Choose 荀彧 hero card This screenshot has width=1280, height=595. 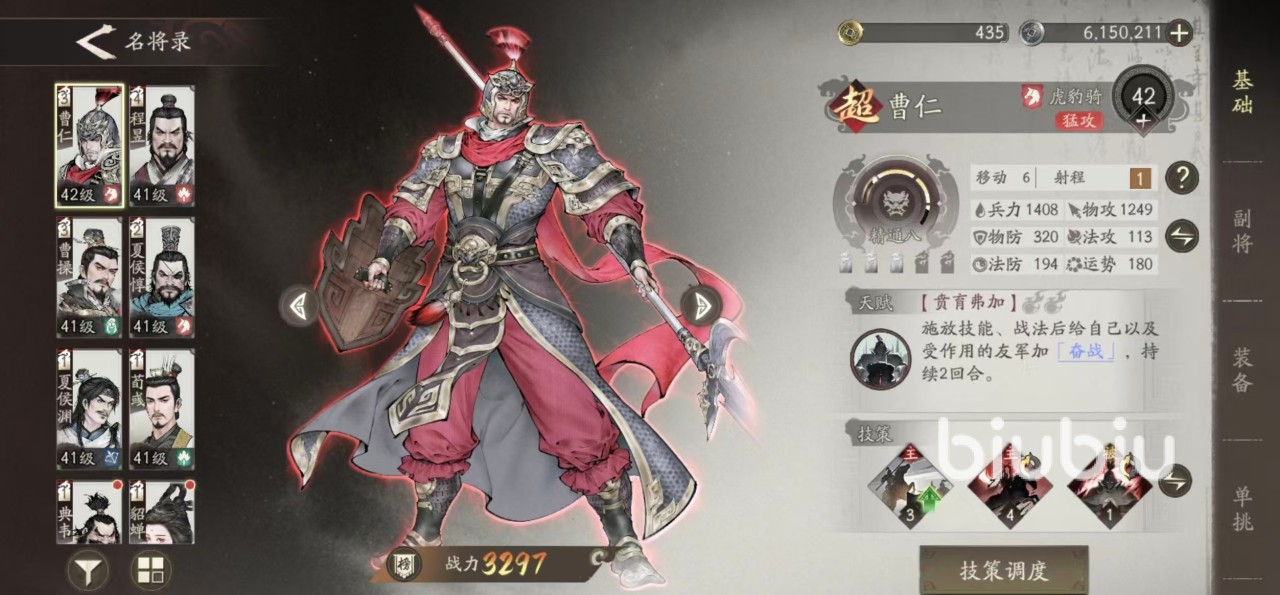pos(161,409)
